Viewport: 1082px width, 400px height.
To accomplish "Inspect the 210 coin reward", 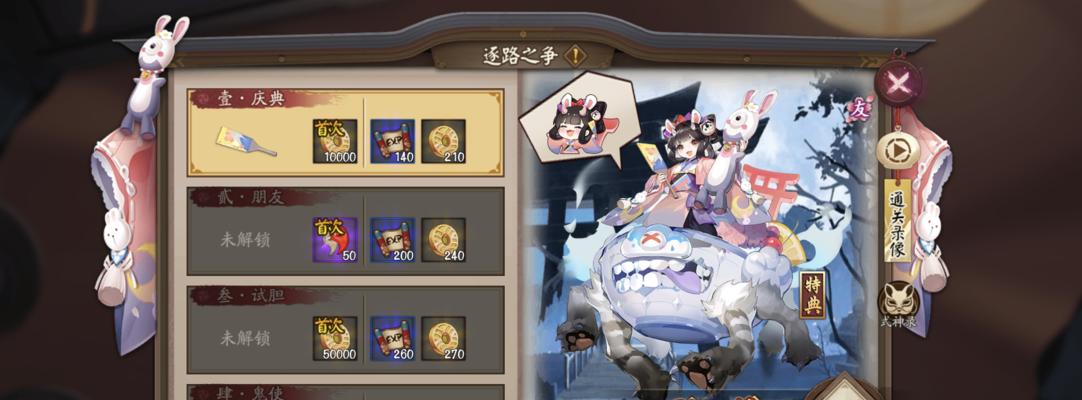I will click(x=443, y=142).
